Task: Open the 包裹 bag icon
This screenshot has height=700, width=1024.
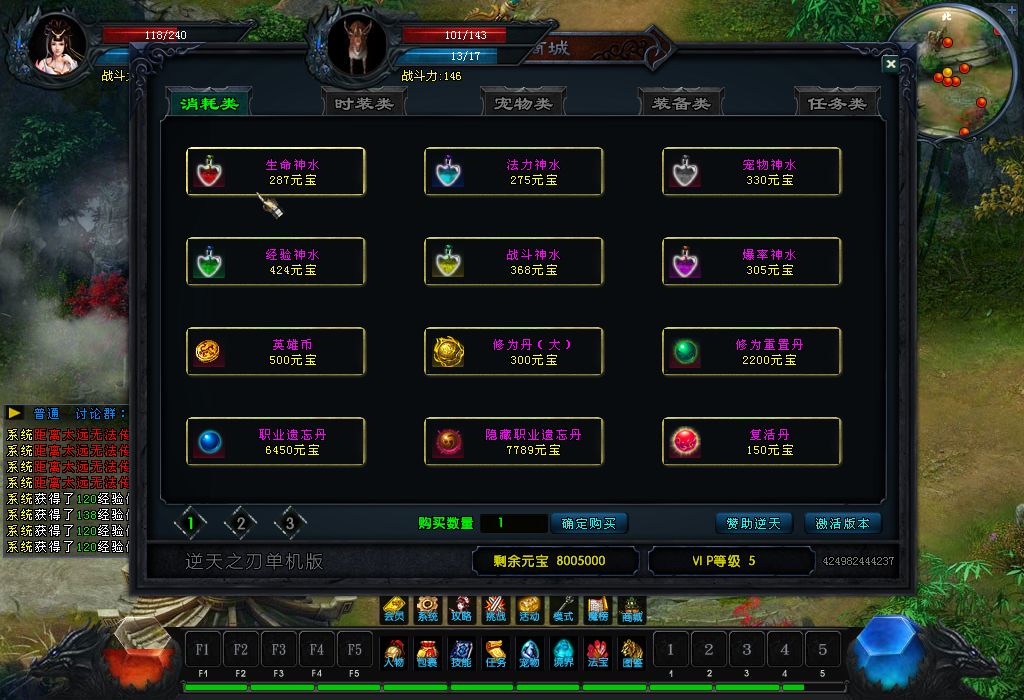Action: click(x=426, y=651)
